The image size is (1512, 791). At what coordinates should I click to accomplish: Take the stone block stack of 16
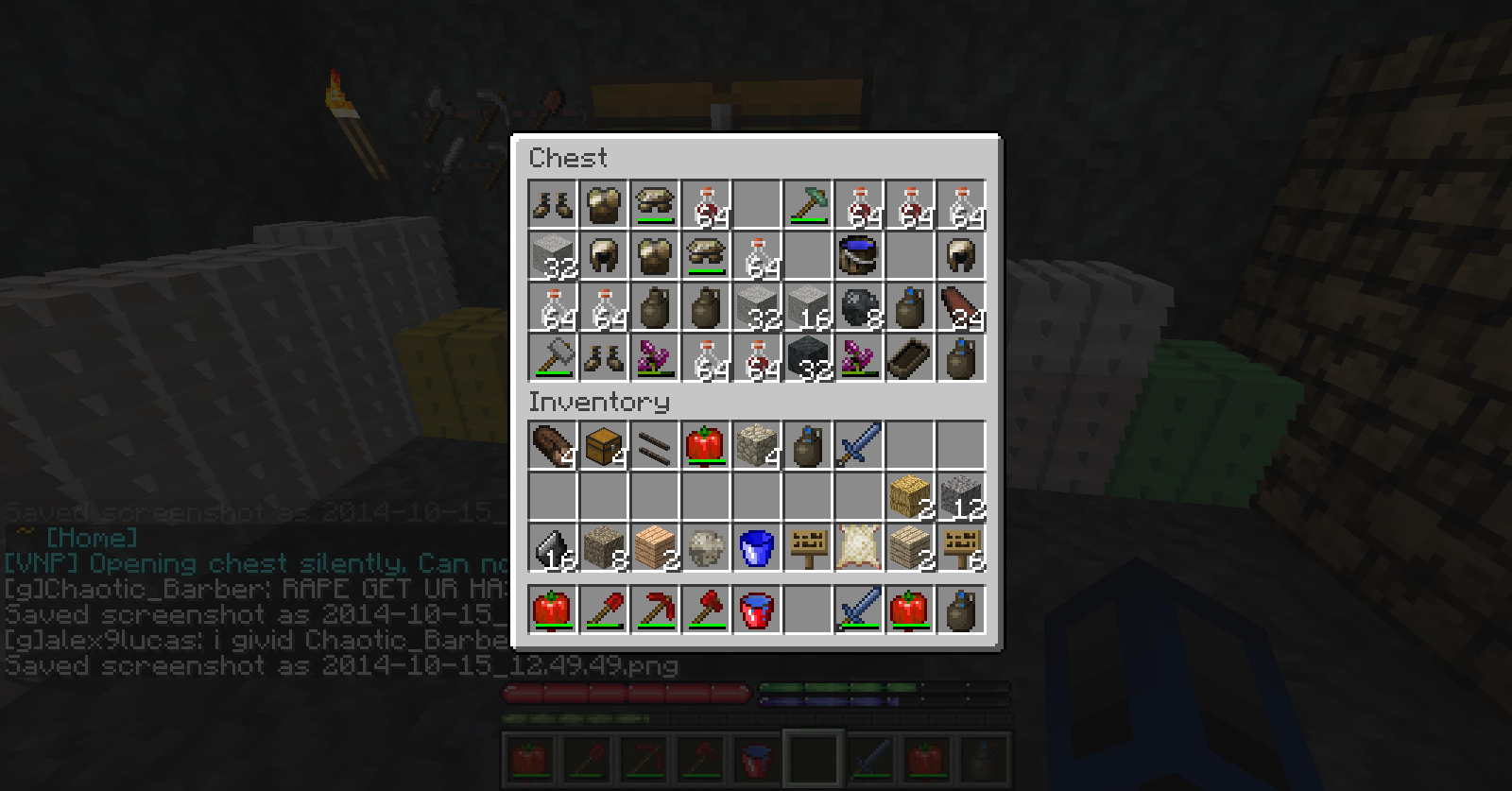[x=808, y=307]
